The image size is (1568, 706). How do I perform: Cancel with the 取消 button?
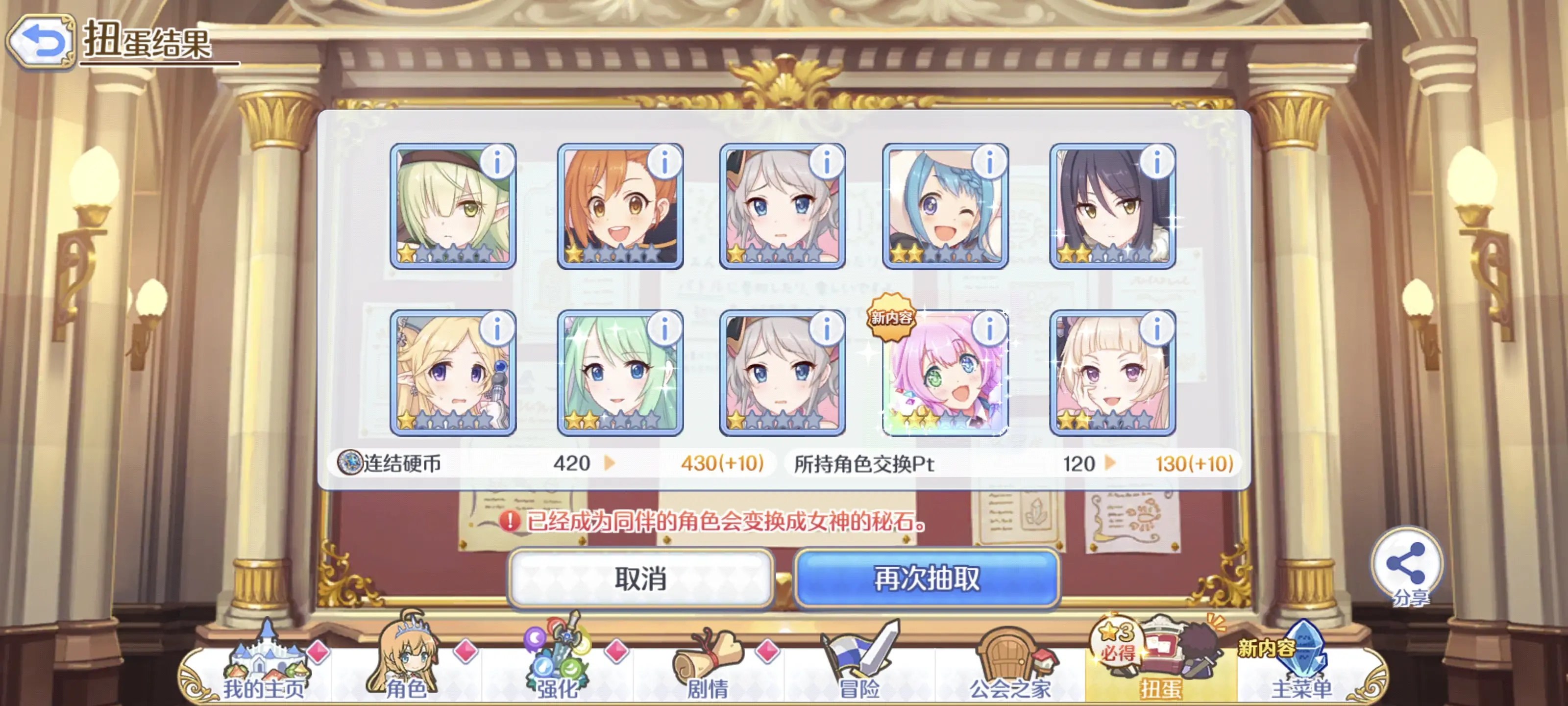point(640,579)
